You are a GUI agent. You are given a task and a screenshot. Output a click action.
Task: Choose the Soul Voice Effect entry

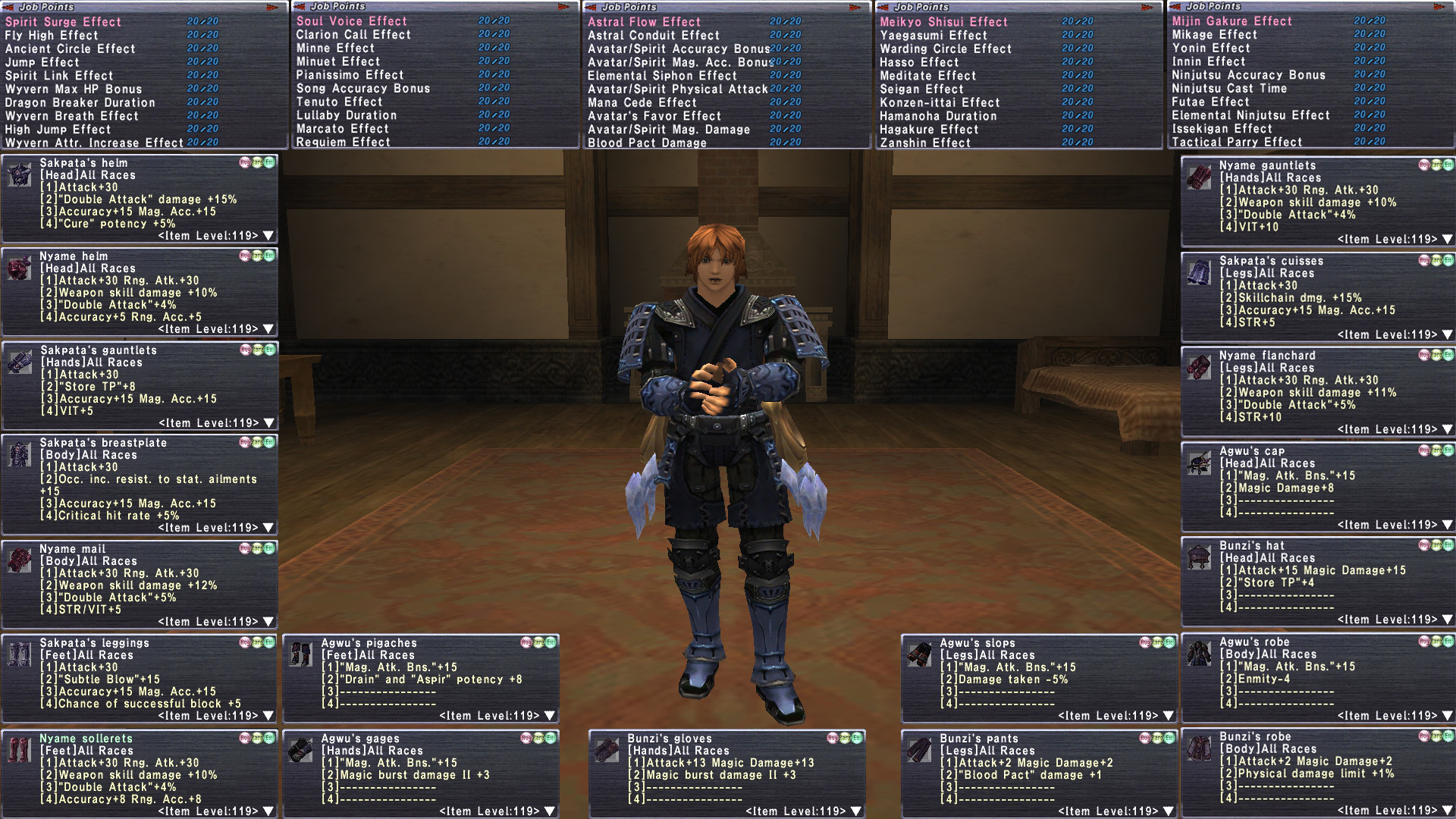click(352, 21)
